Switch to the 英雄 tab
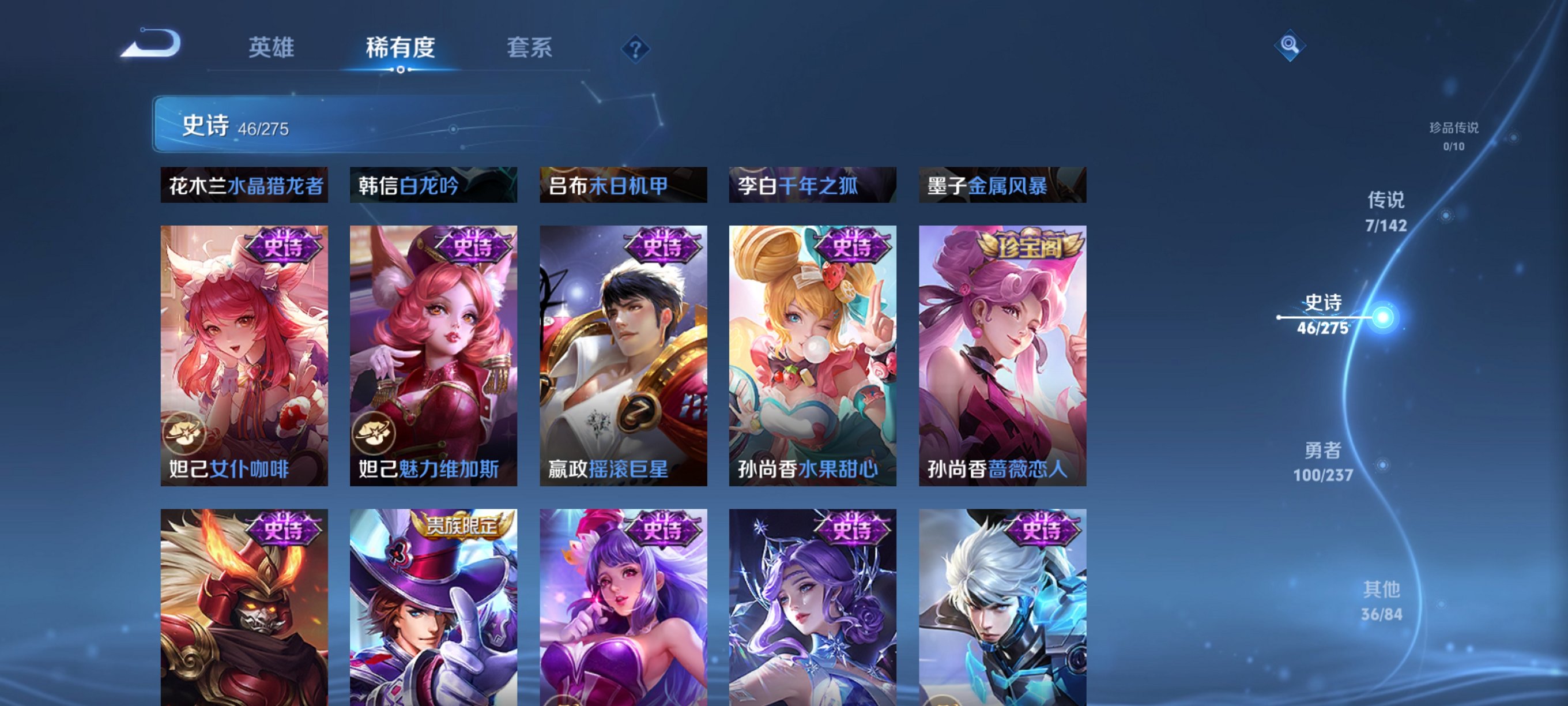Screen dimensions: 1568x706 [x=272, y=48]
